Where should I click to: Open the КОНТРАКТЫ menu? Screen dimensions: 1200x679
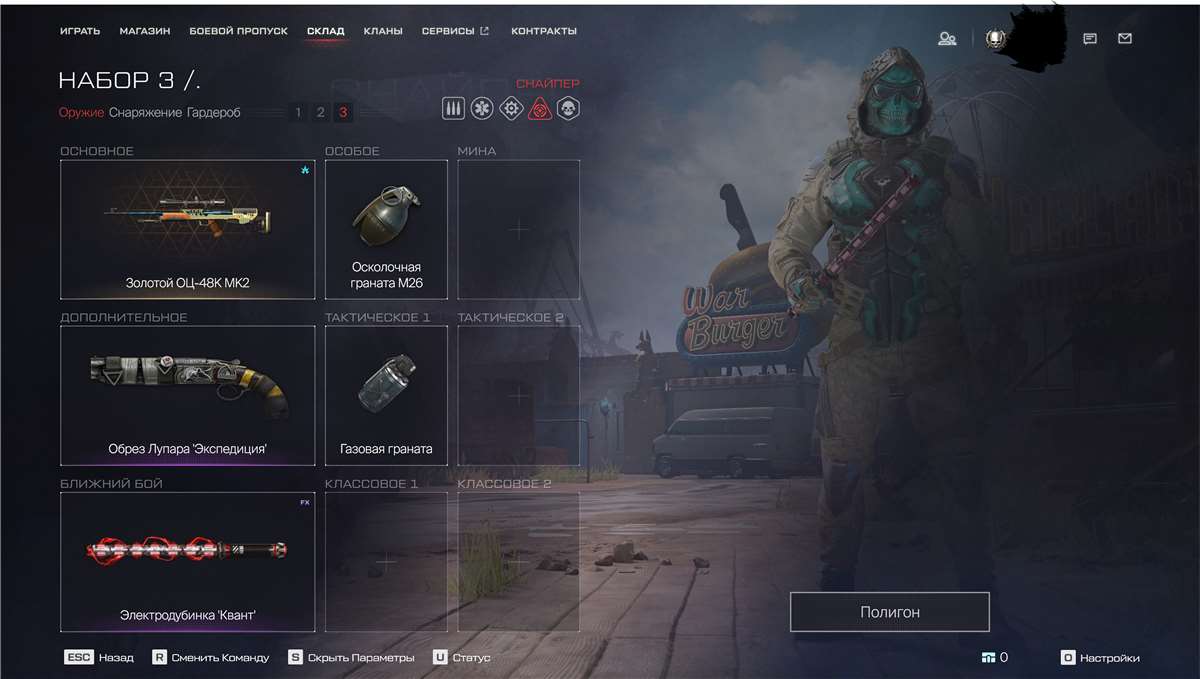(x=543, y=31)
